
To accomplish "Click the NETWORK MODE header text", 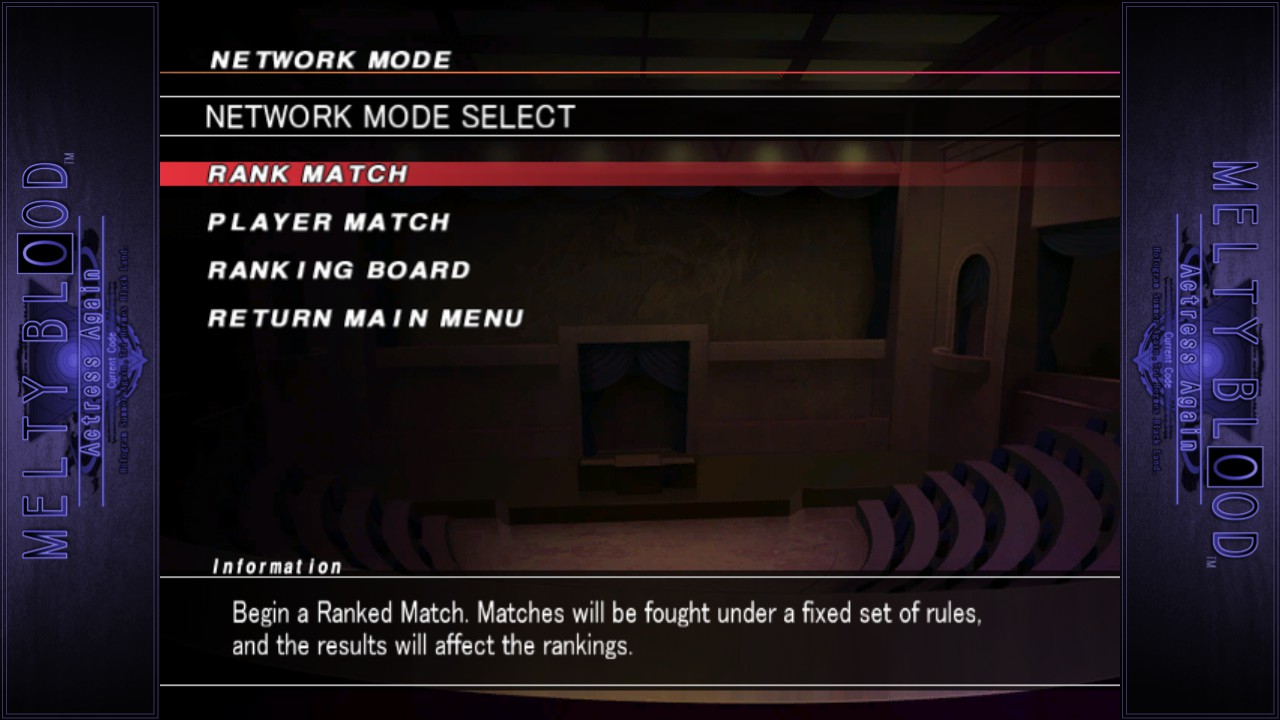I will pos(328,59).
